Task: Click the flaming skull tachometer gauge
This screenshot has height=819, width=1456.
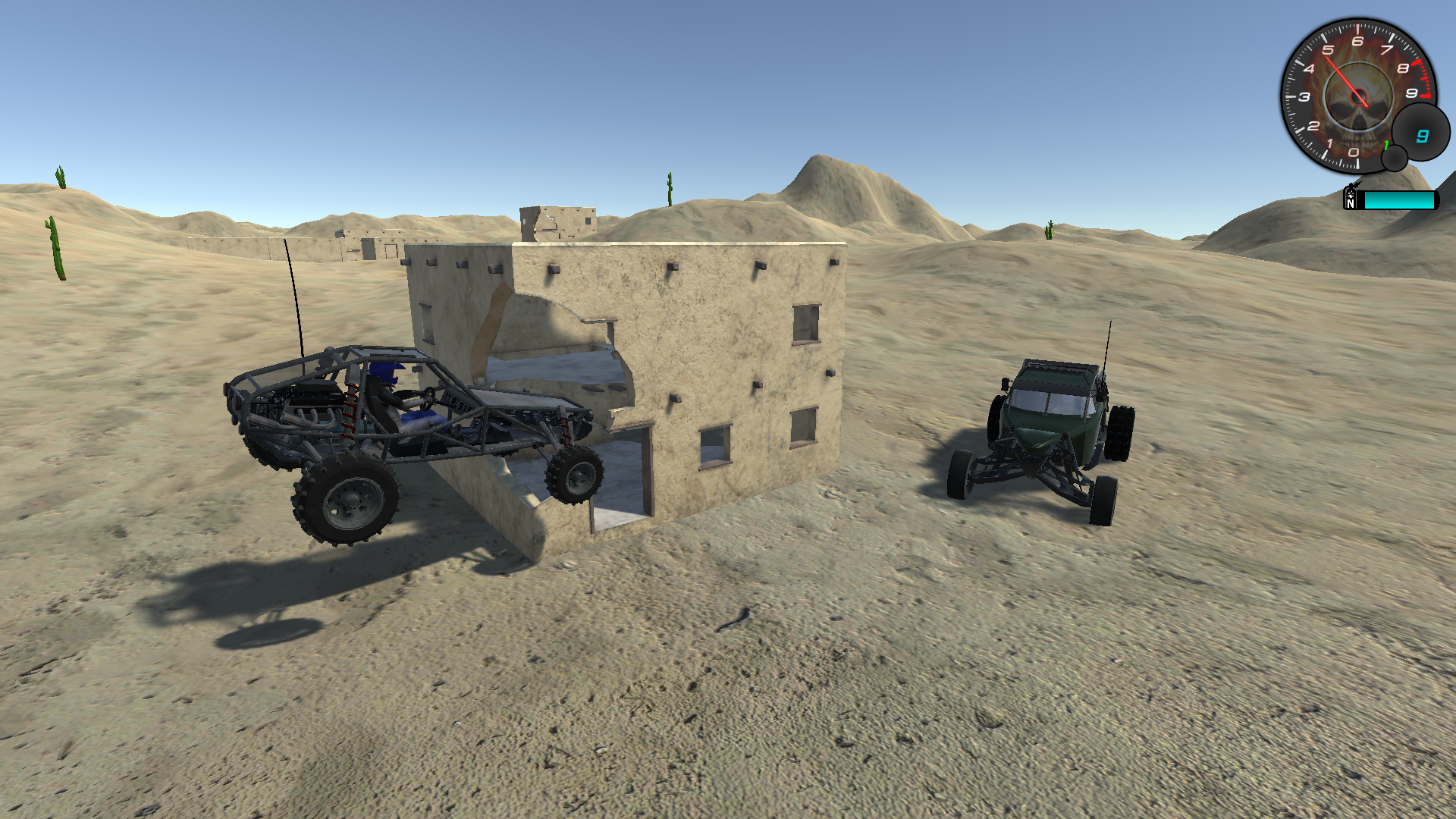Action: coord(1358,95)
